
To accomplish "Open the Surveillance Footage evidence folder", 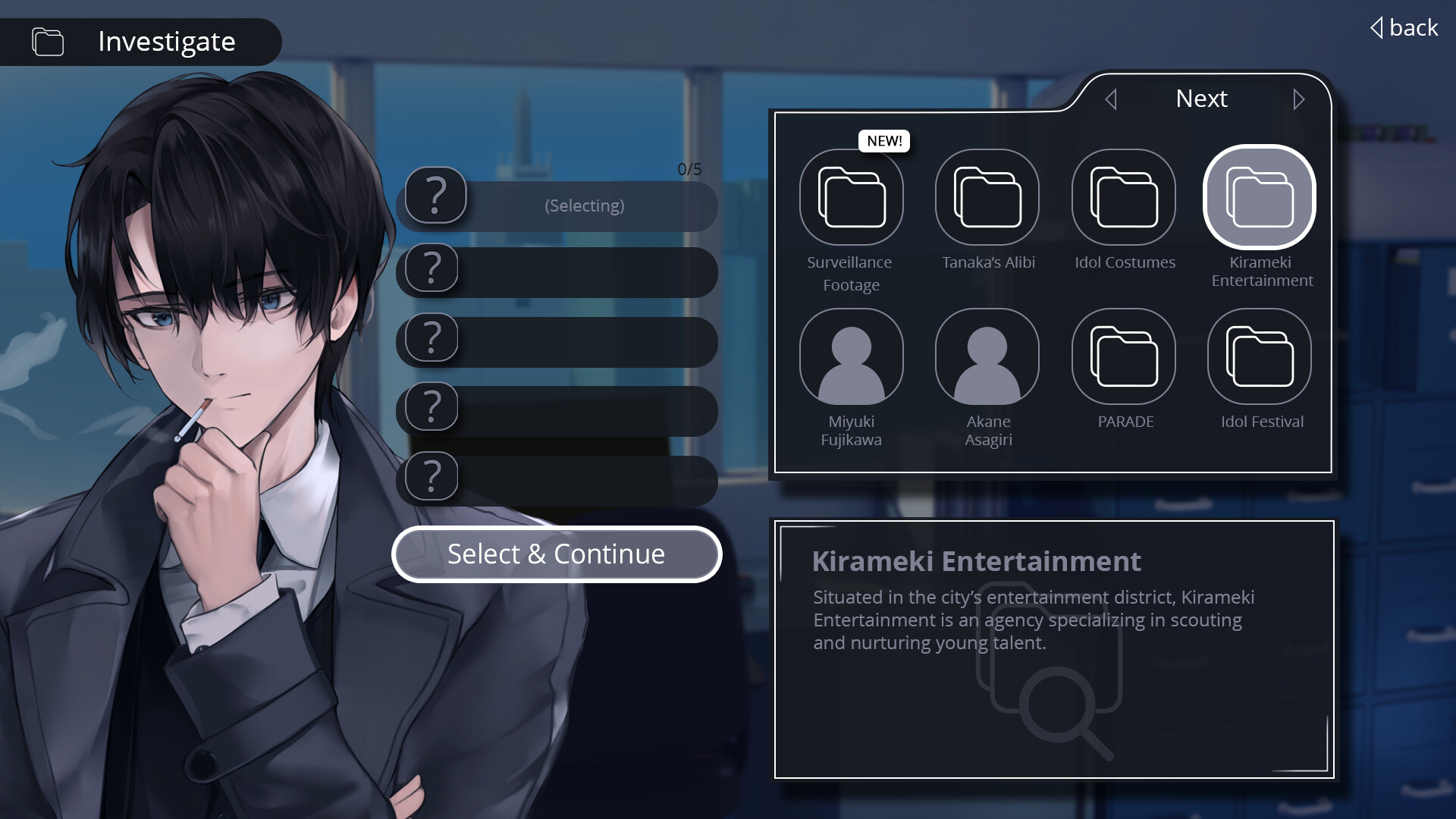I will pyautogui.click(x=852, y=196).
